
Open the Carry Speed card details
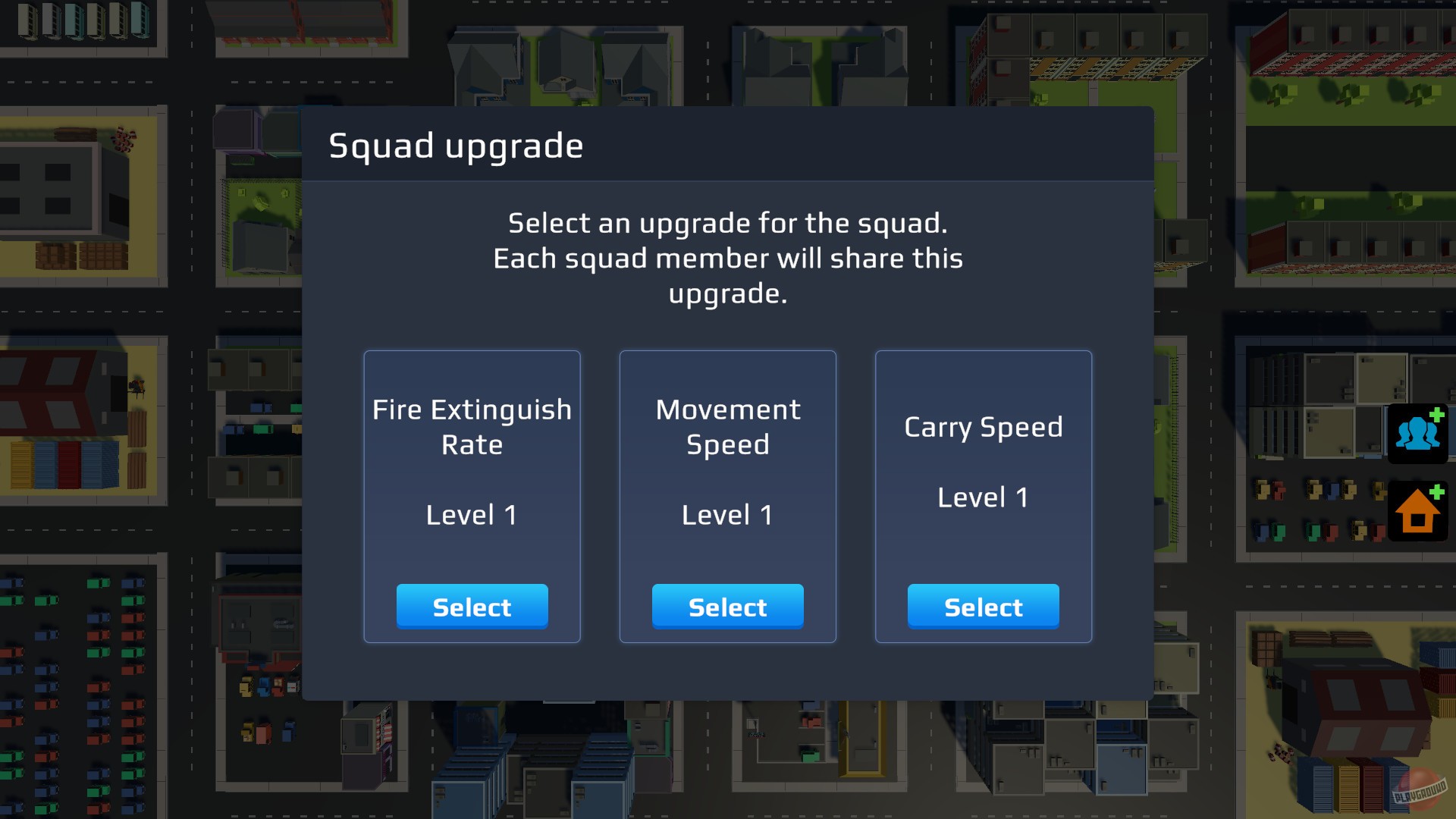(x=983, y=455)
